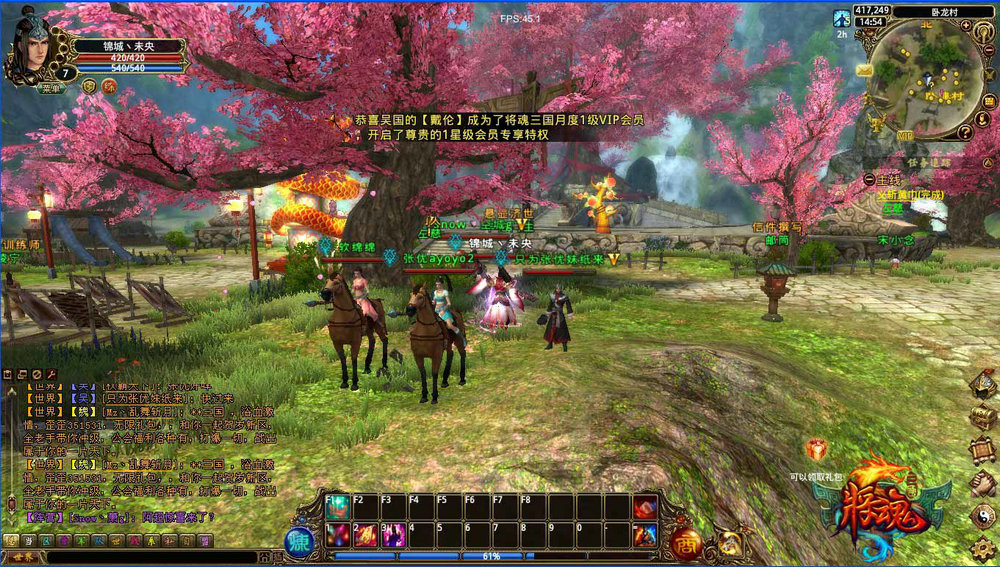Screen dimensions: 1000x567
Task: Click the round blue 赚 button
Action: coord(299,541)
